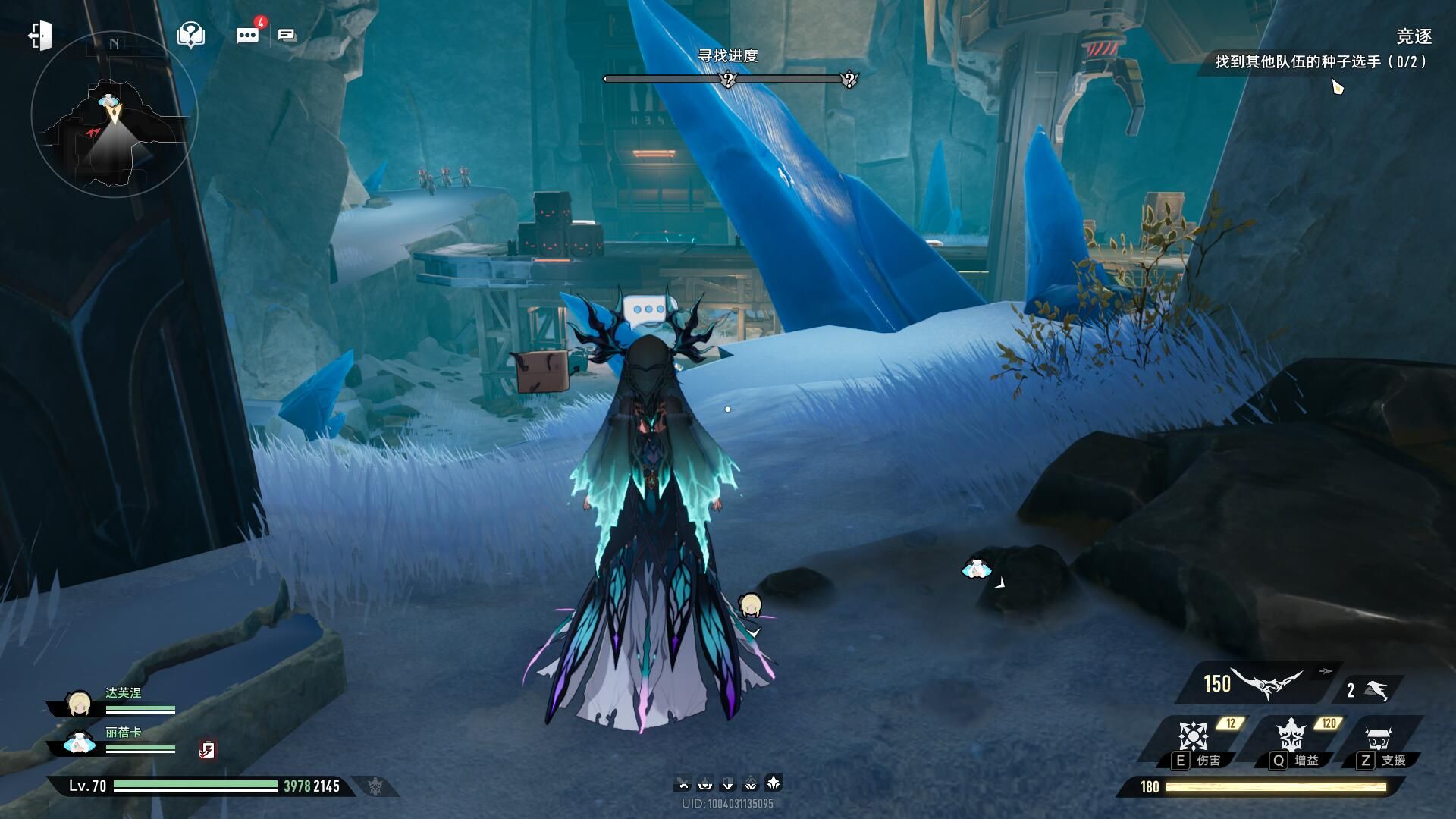Click the exit door icon
The height and width of the screenshot is (819, 1456).
tap(40, 36)
